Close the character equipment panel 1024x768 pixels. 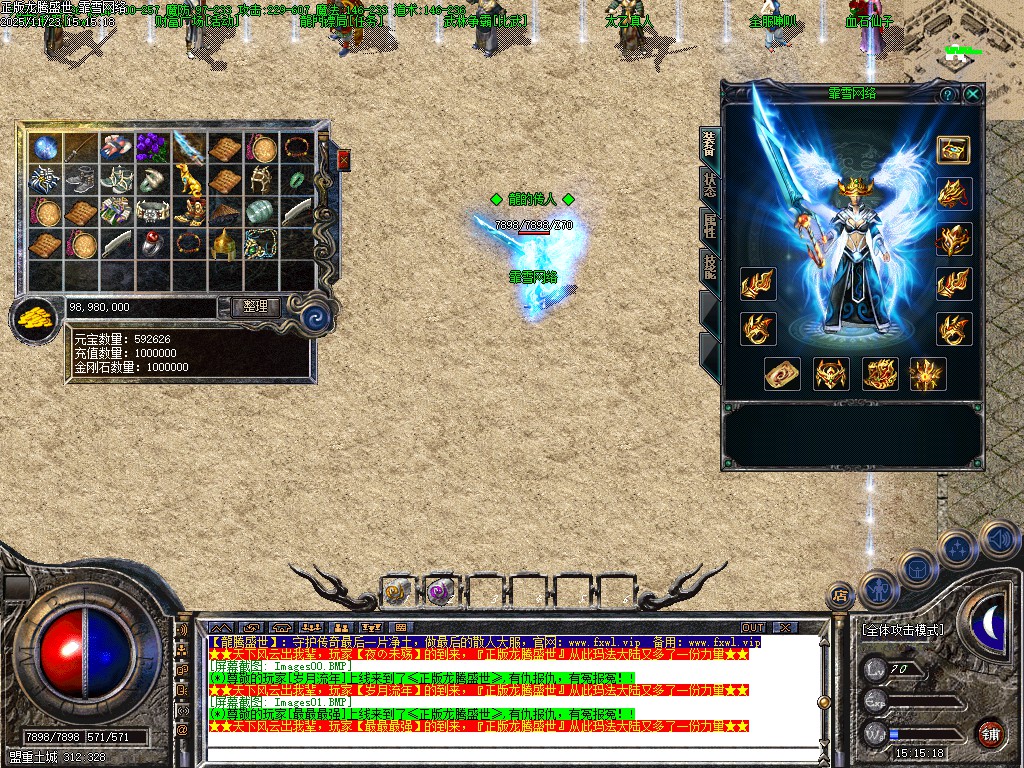tap(972, 94)
